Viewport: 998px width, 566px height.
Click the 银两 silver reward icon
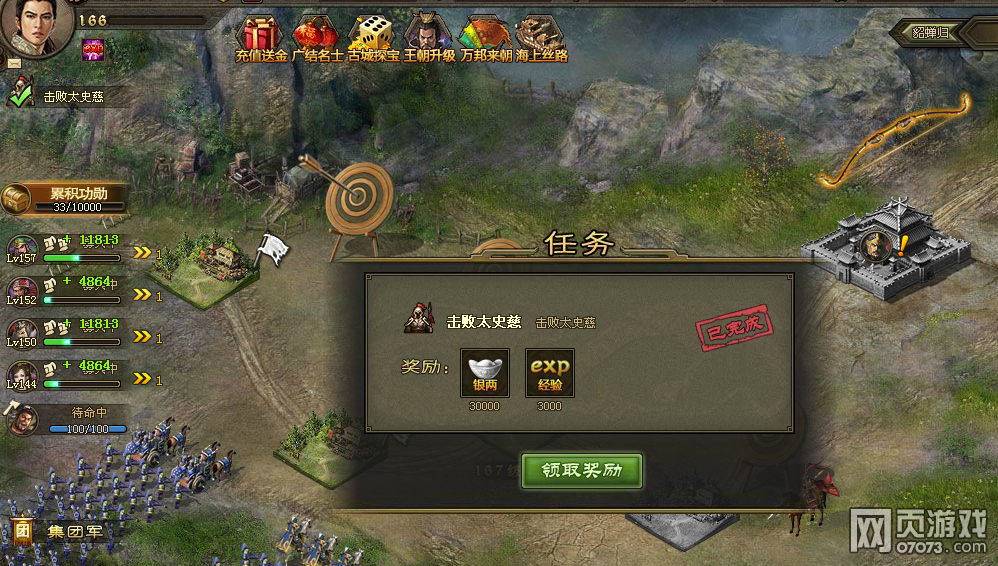click(485, 373)
